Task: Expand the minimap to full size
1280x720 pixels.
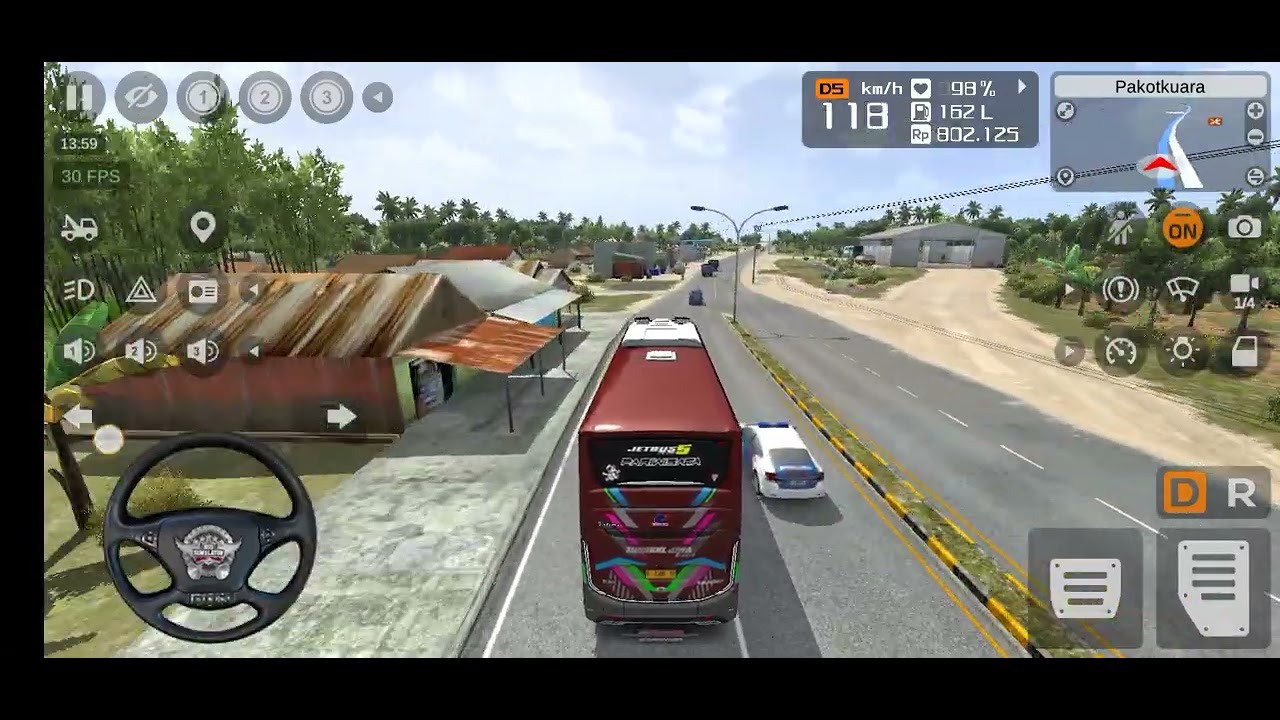Action: point(1066,112)
